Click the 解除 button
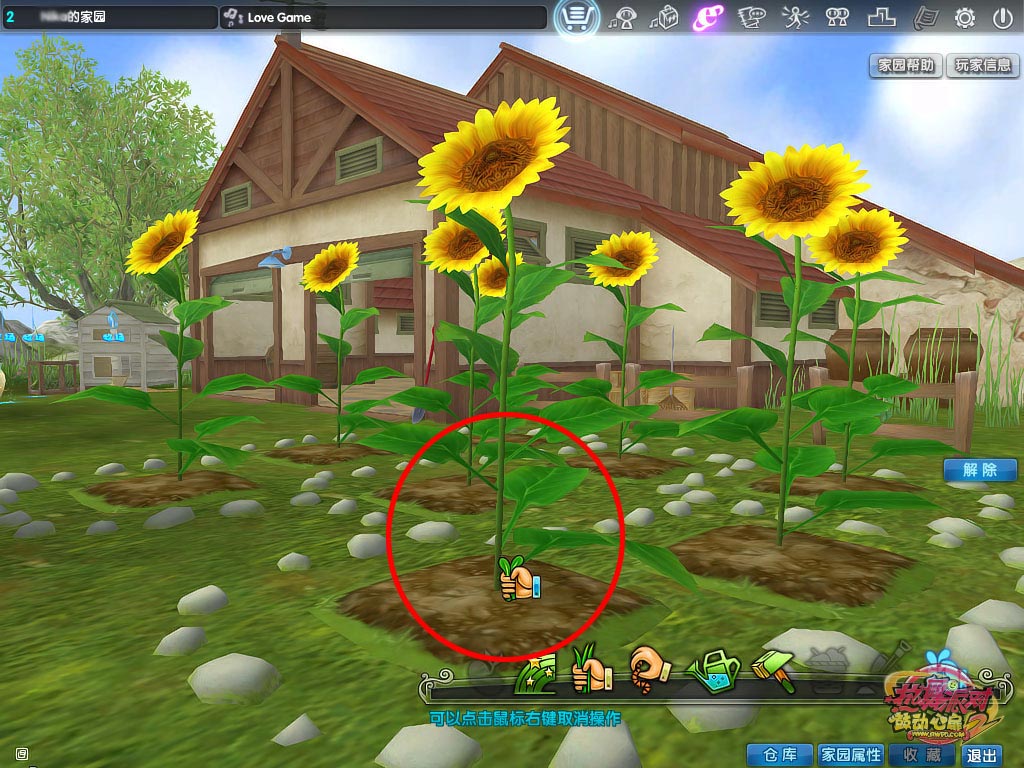The height and width of the screenshot is (768, 1024). 980,469
